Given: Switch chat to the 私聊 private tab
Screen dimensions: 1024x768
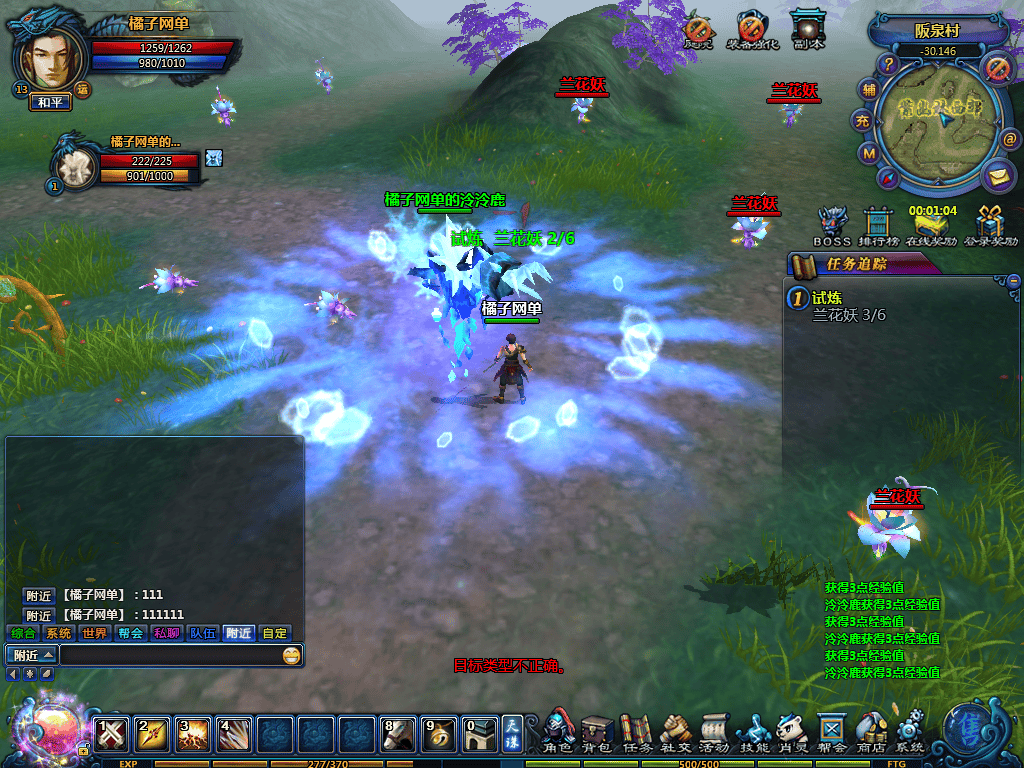Looking at the screenshot, I should coord(166,633).
